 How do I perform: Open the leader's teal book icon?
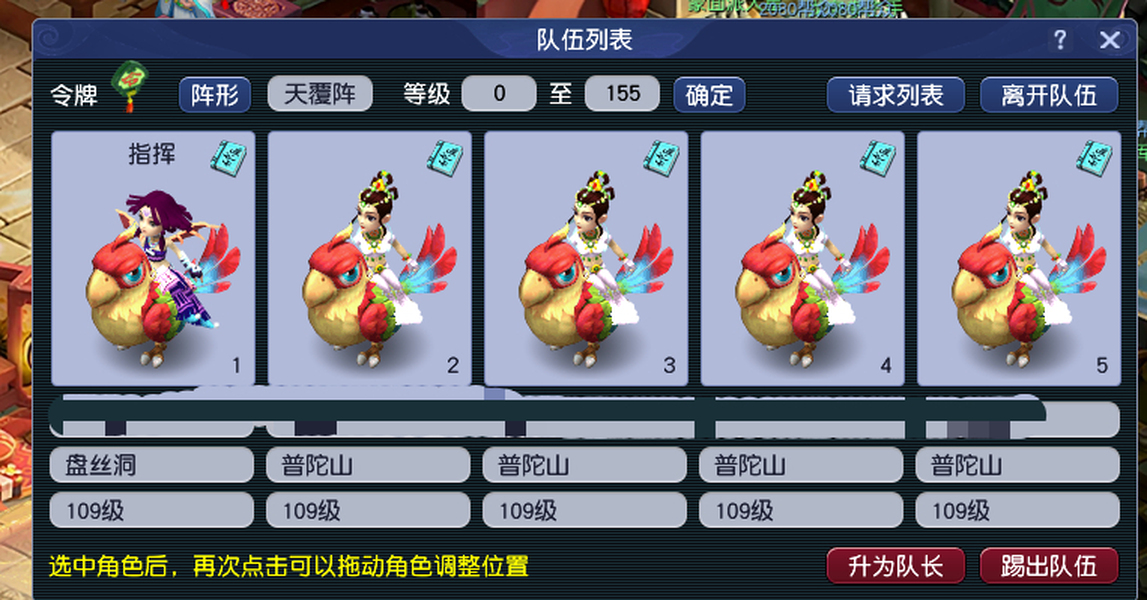(229, 157)
